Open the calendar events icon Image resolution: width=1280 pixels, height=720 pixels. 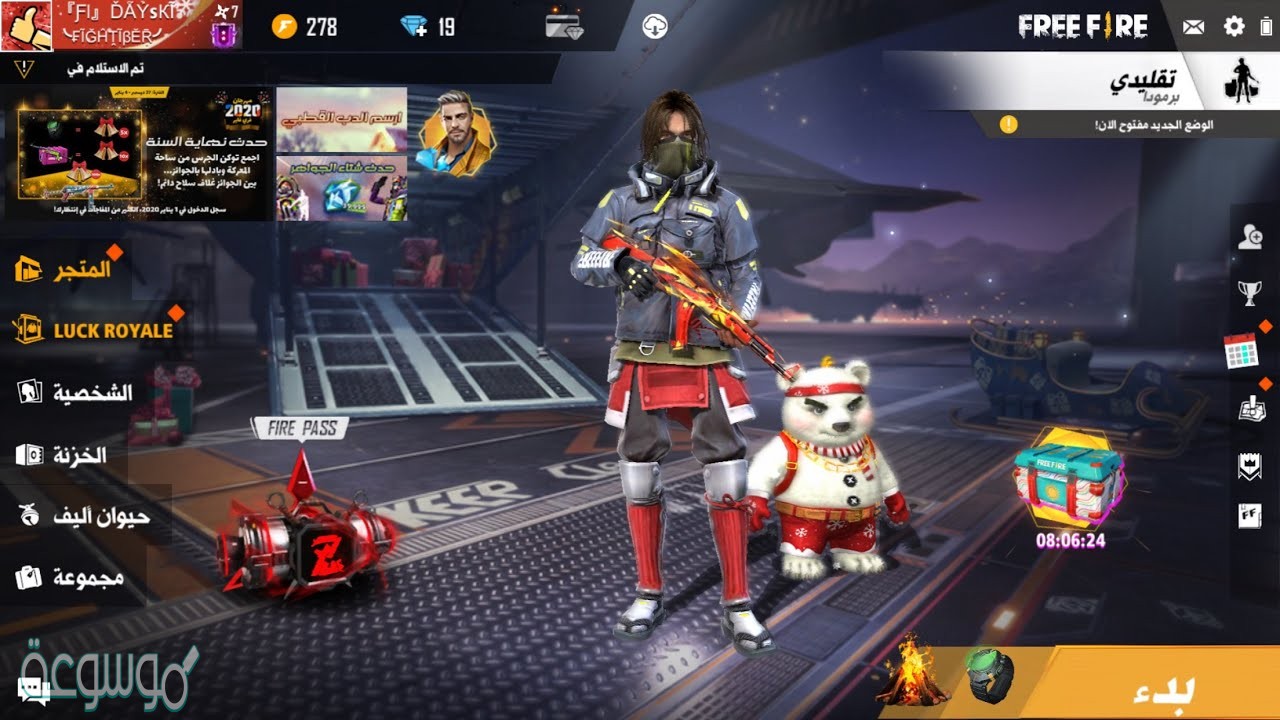[1241, 351]
